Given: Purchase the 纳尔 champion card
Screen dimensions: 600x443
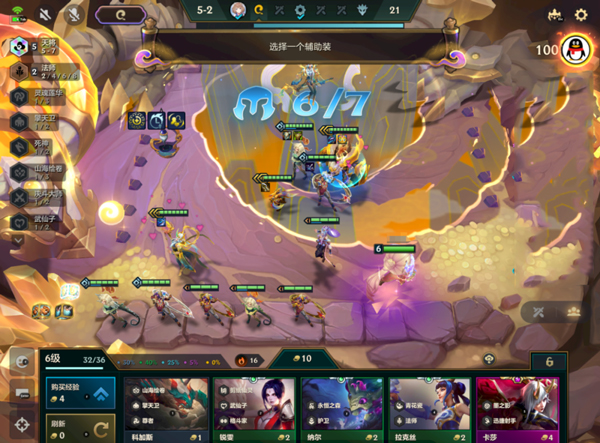Looking at the screenshot, I should (x=342, y=410).
